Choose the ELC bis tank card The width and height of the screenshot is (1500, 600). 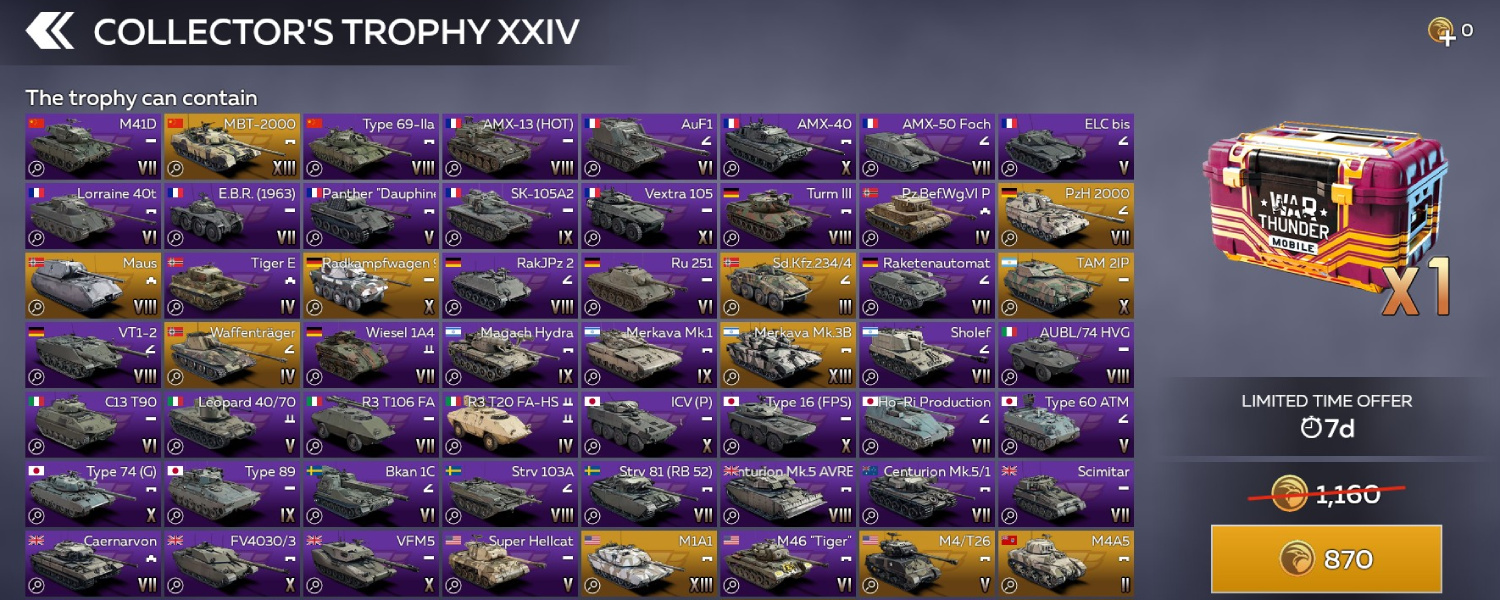[x=1066, y=147]
